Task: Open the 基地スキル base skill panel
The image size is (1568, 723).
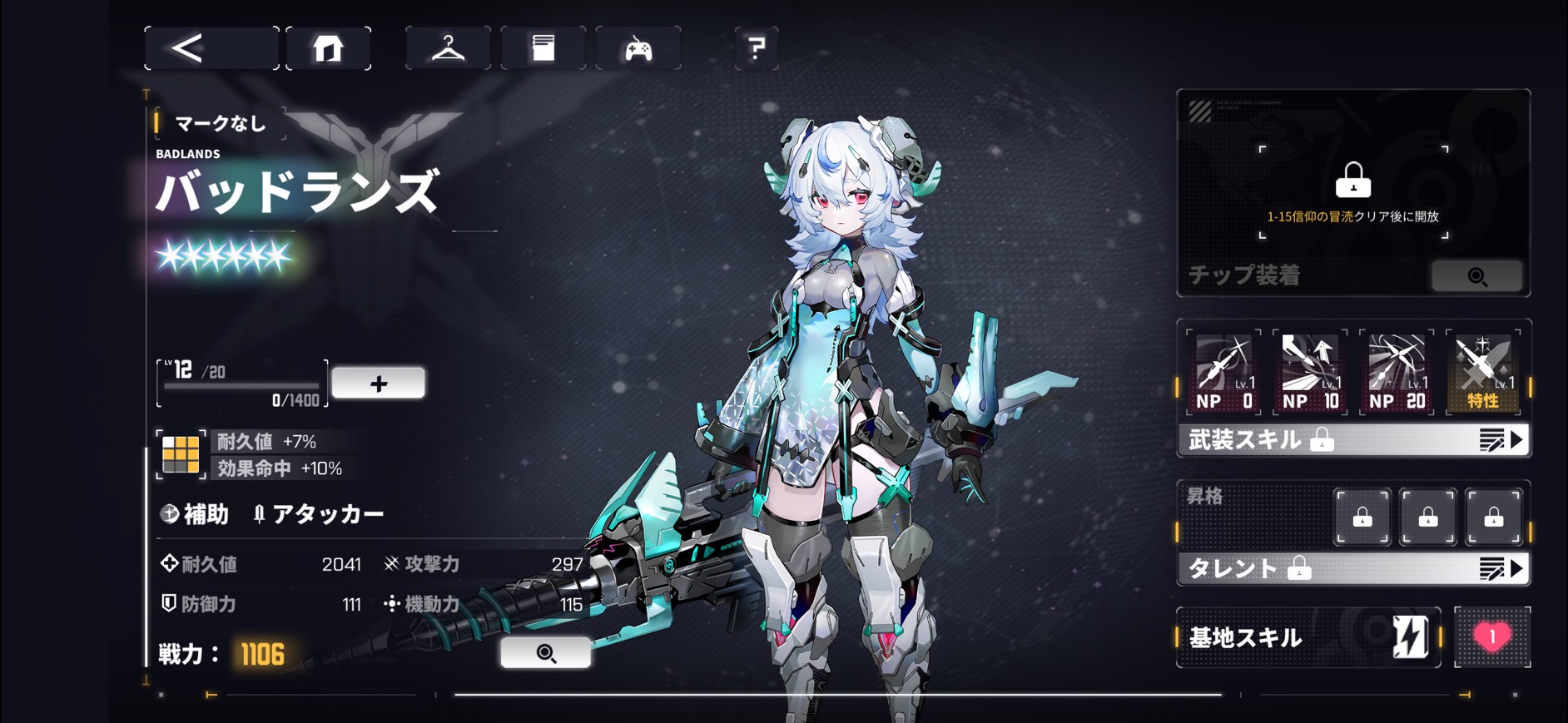Action: (1308, 637)
